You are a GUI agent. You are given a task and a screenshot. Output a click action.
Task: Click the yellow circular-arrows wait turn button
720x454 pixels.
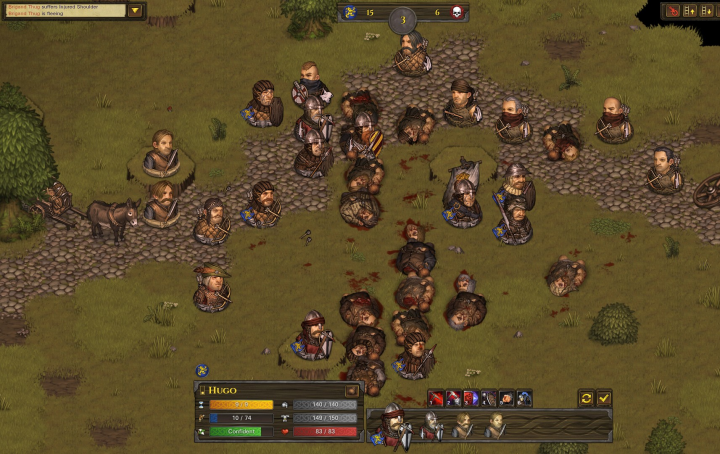click(587, 398)
